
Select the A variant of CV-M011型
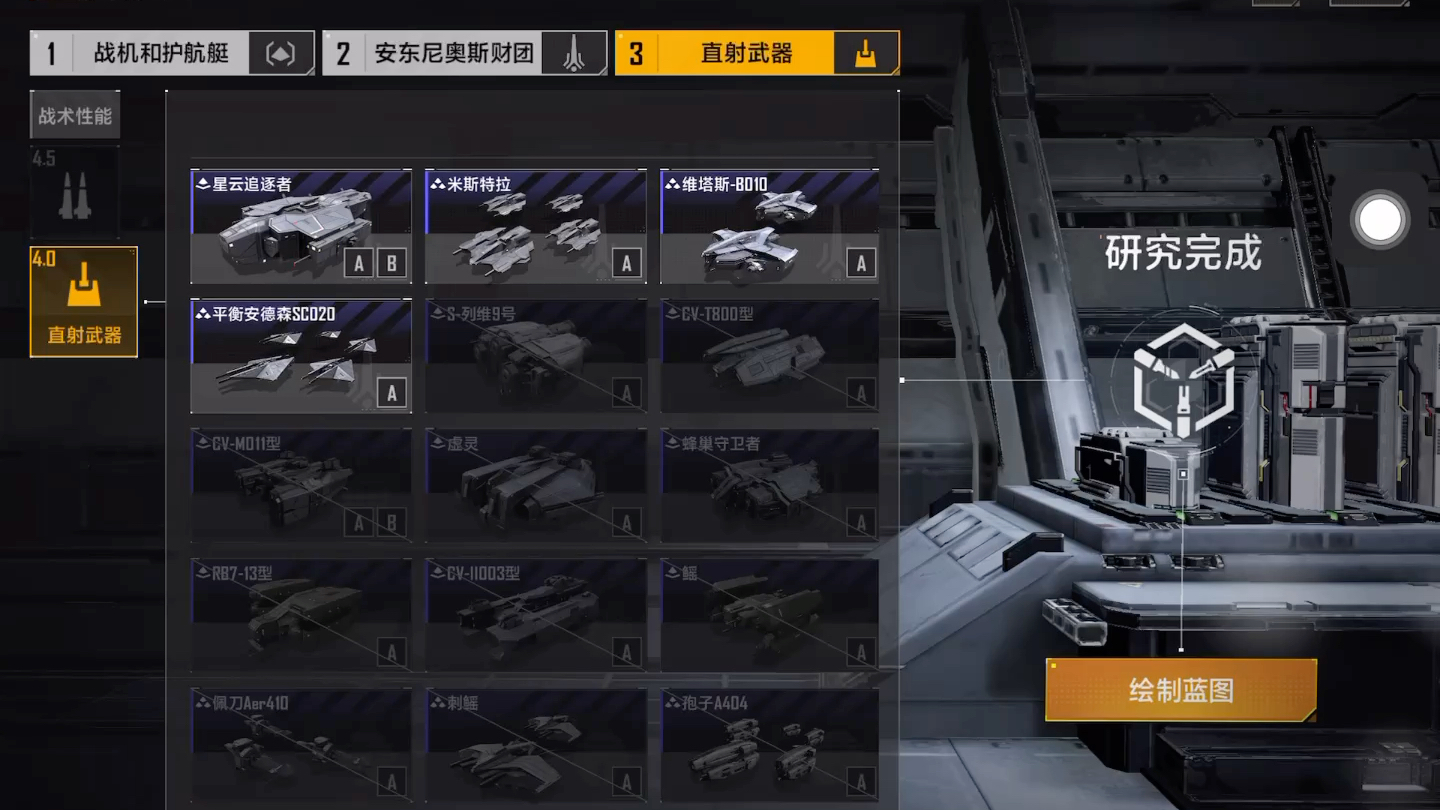point(358,521)
